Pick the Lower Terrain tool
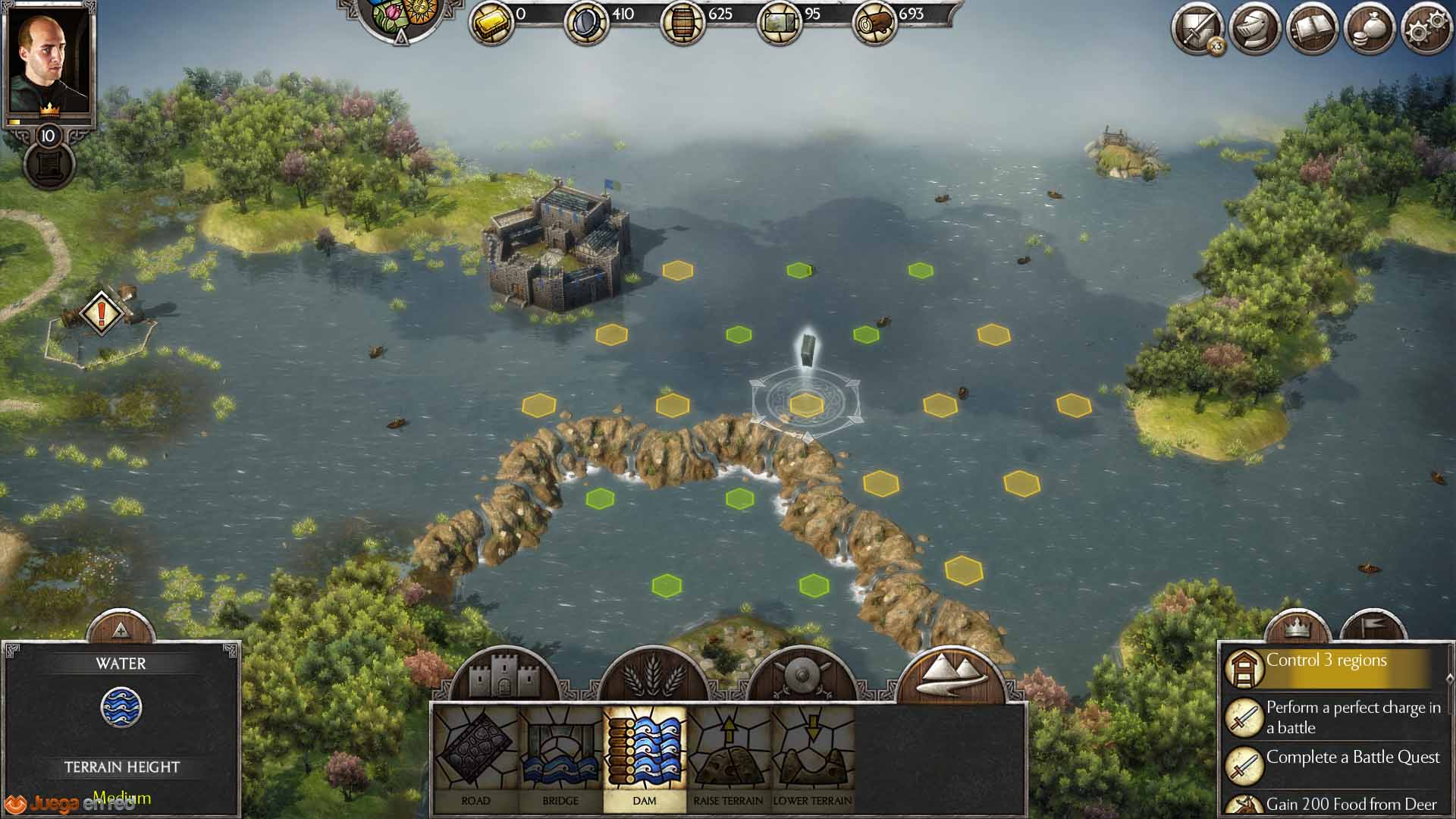The height and width of the screenshot is (819, 1456). [812, 758]
